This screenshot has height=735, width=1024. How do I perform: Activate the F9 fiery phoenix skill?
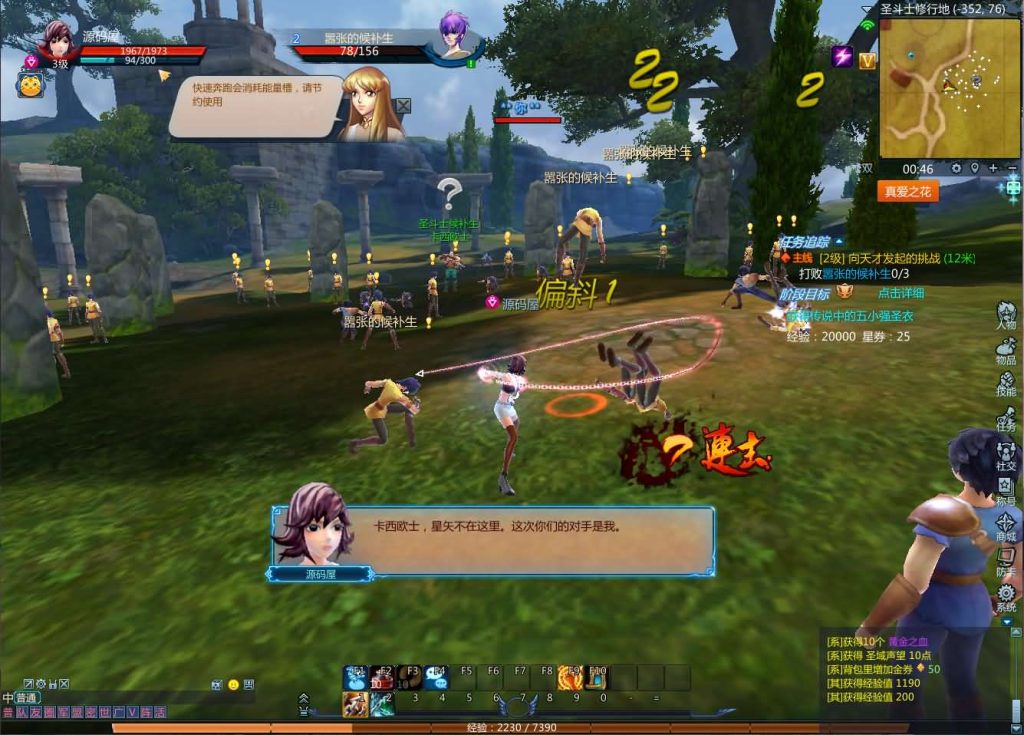click(570, 678)
